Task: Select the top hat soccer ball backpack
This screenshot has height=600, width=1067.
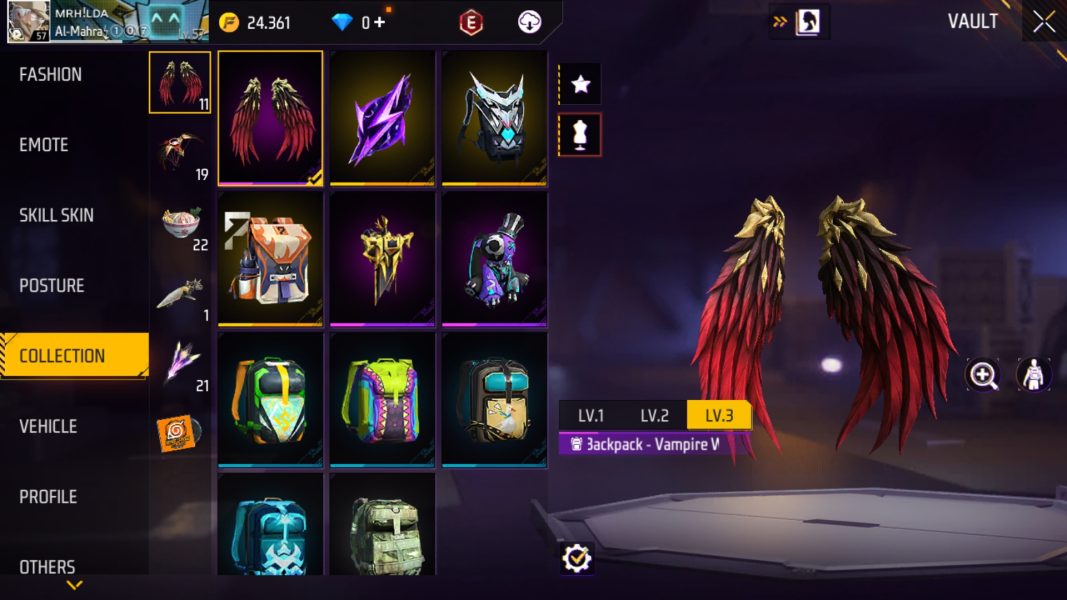Action: (494, 258)
